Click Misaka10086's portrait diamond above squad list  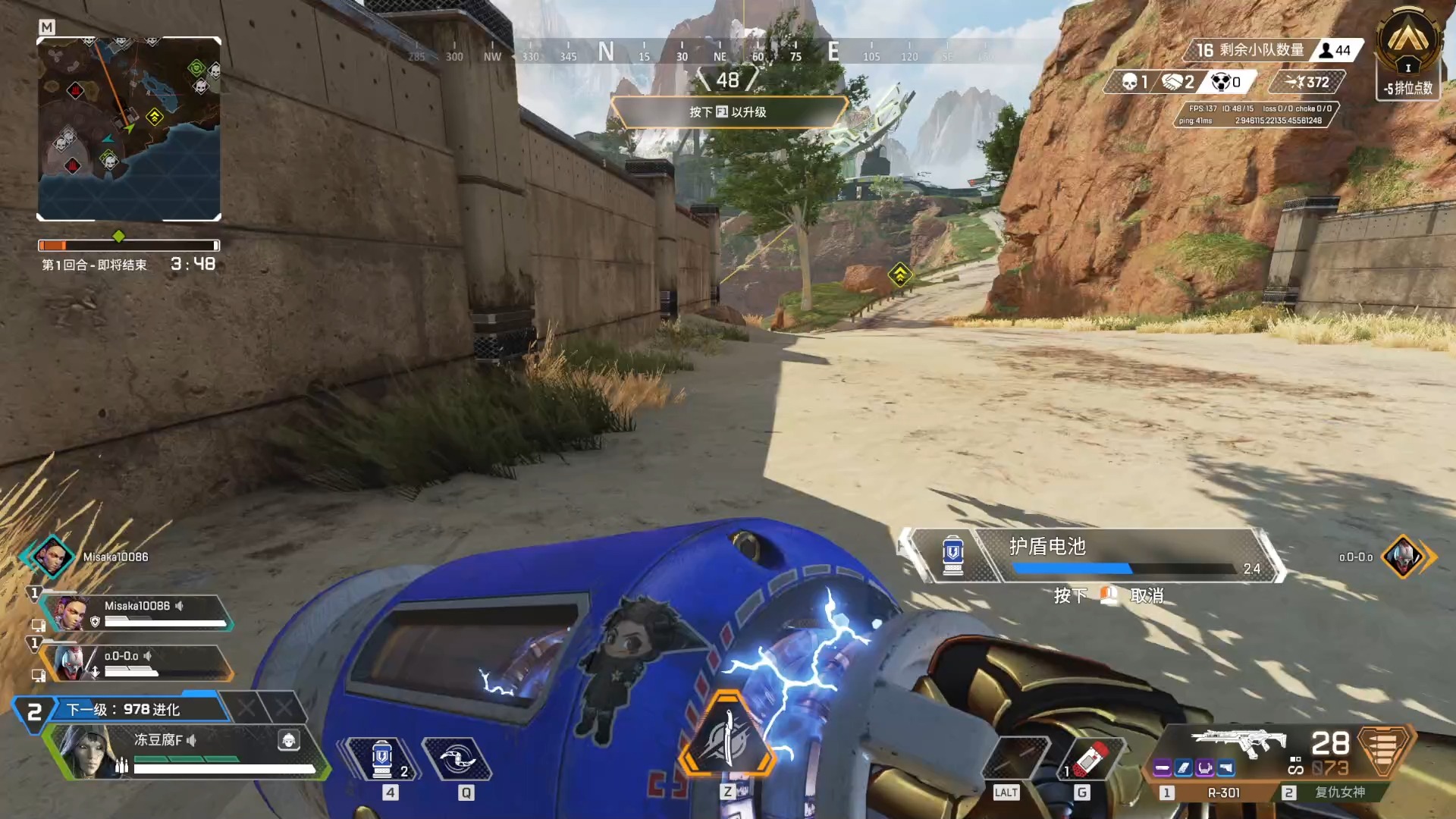point(52,557)
